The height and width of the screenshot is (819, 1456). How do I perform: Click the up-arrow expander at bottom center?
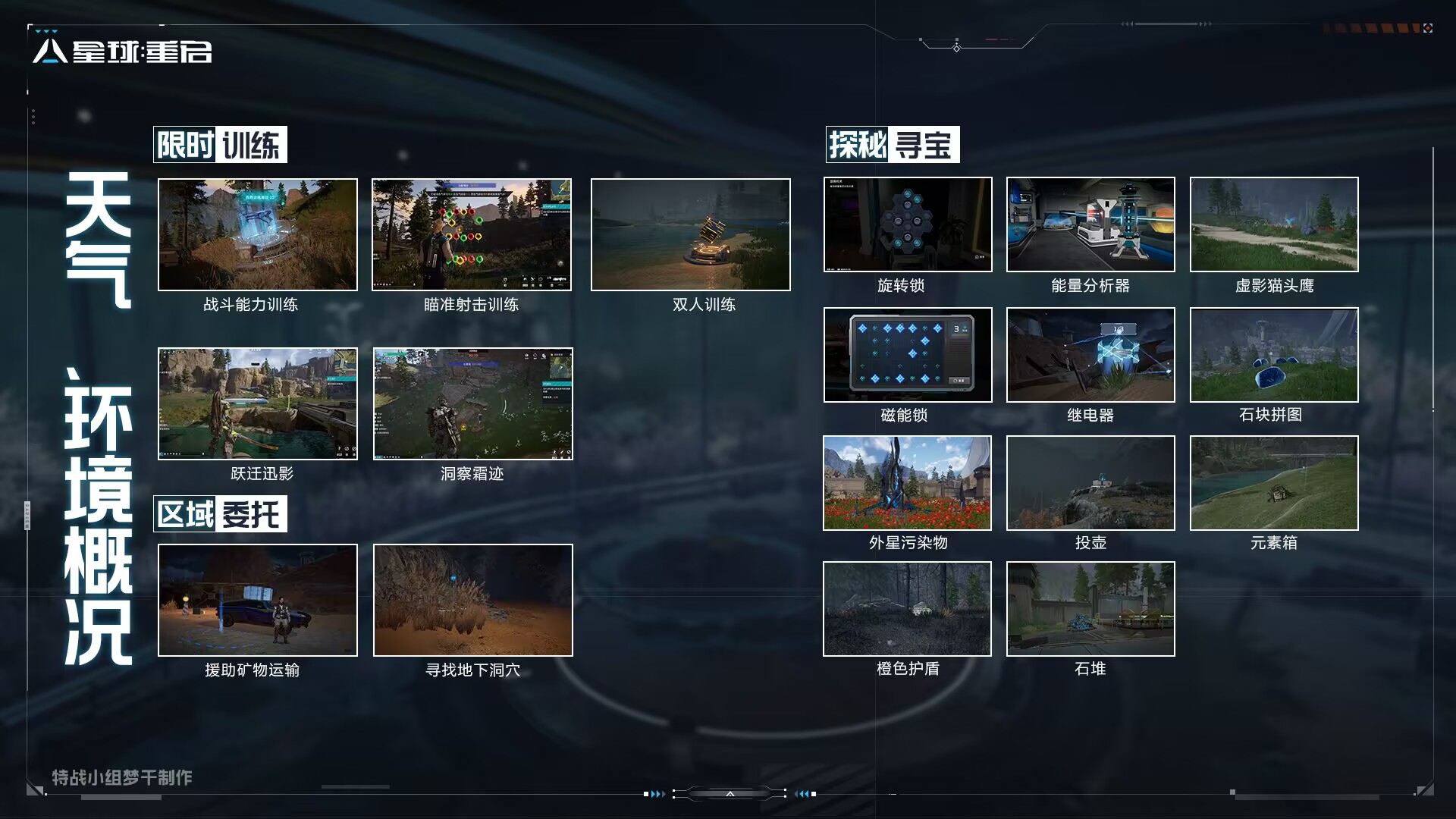point(730,794)
